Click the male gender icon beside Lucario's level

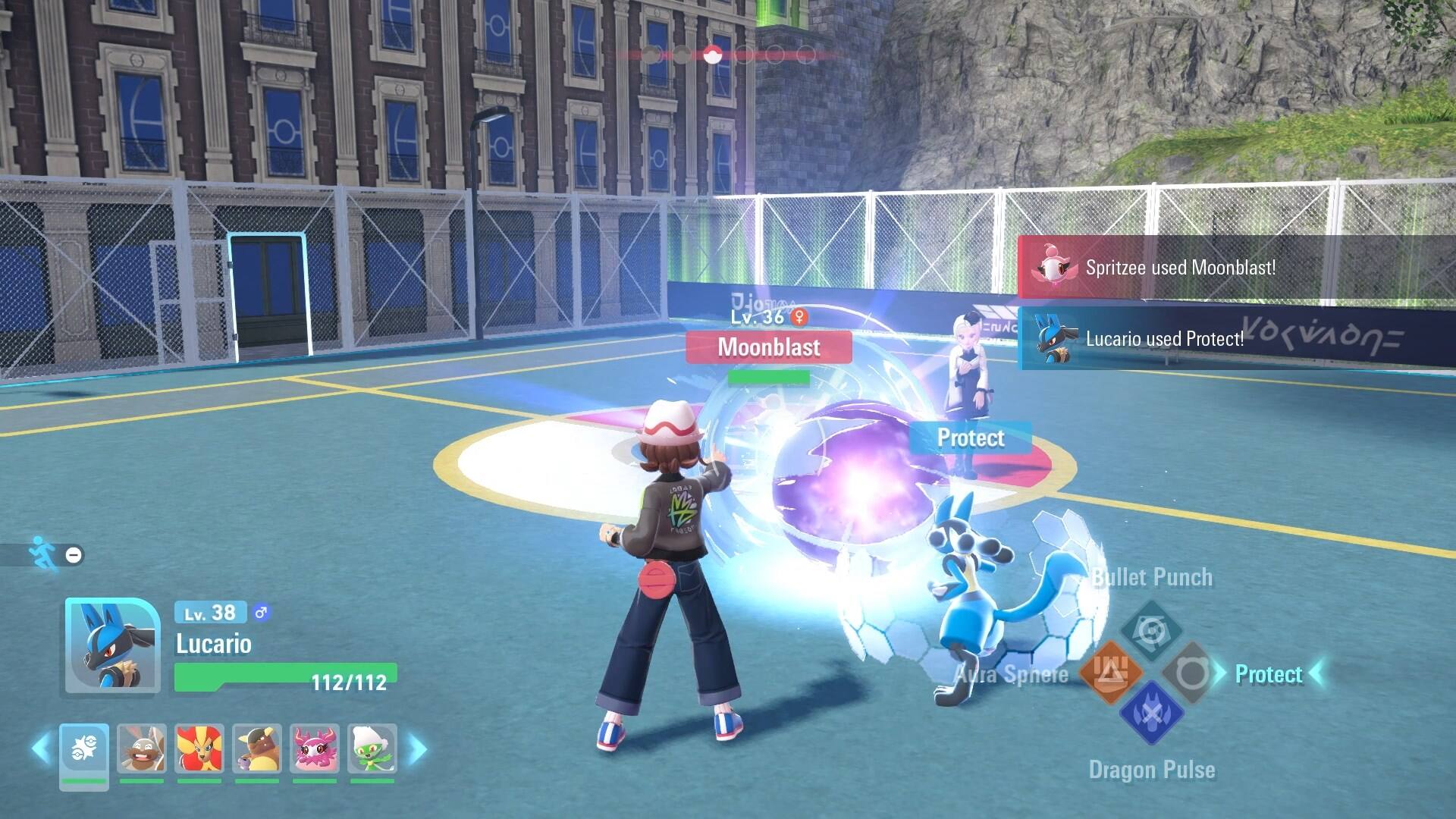[261, 613]
